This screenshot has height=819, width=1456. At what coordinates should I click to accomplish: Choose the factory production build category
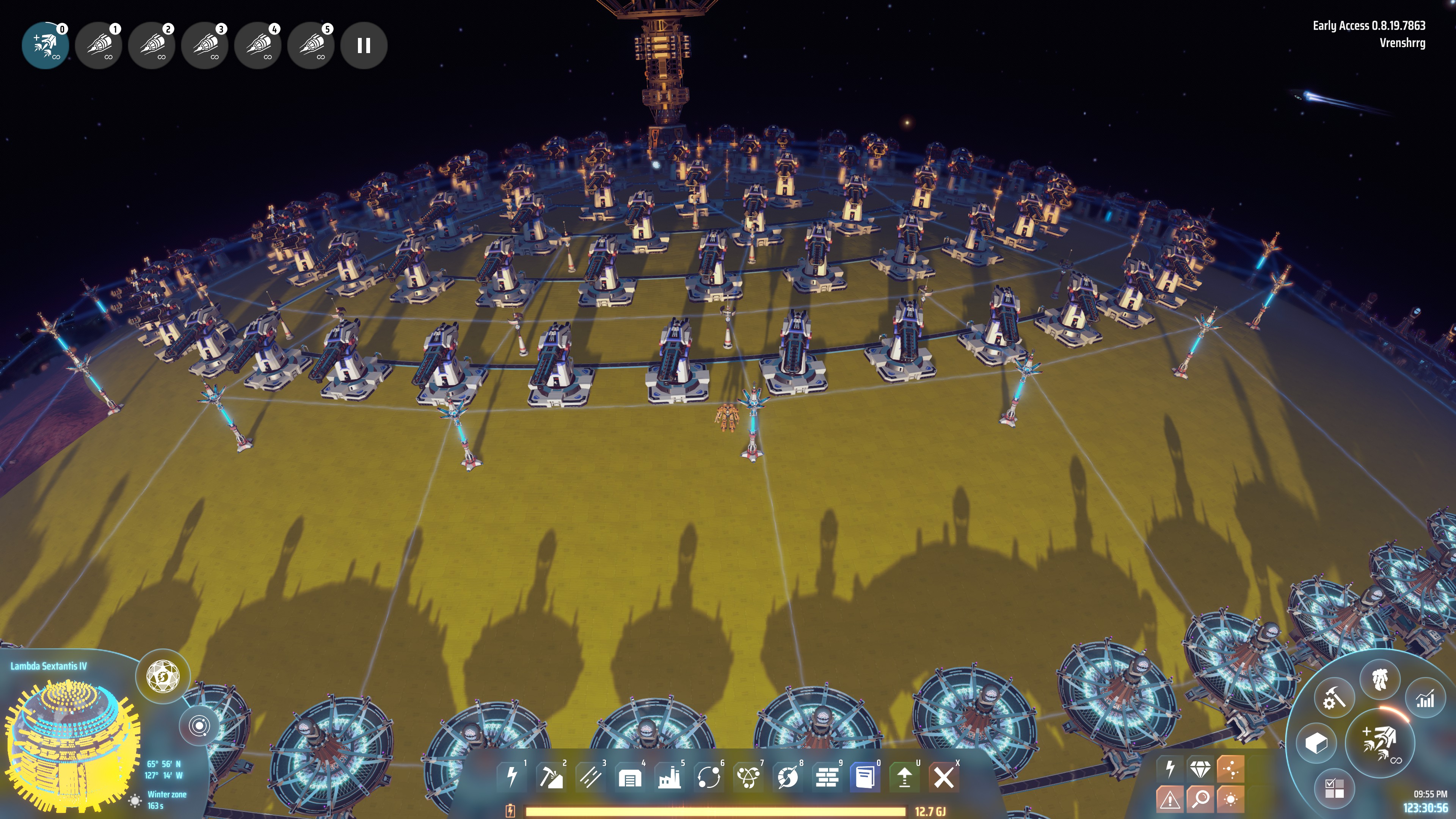[669, 778]
